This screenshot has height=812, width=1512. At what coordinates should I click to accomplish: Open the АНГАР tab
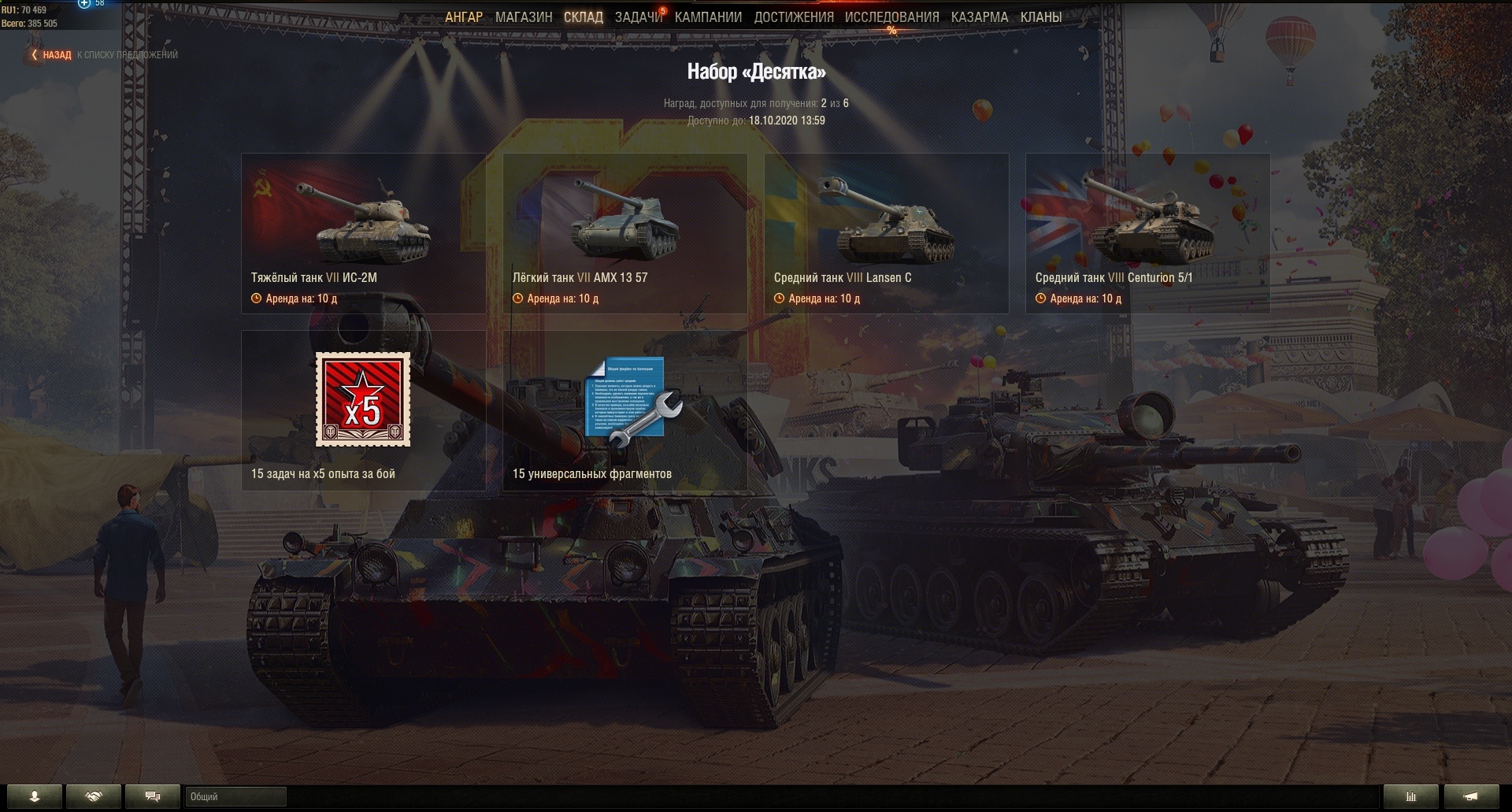464,17
